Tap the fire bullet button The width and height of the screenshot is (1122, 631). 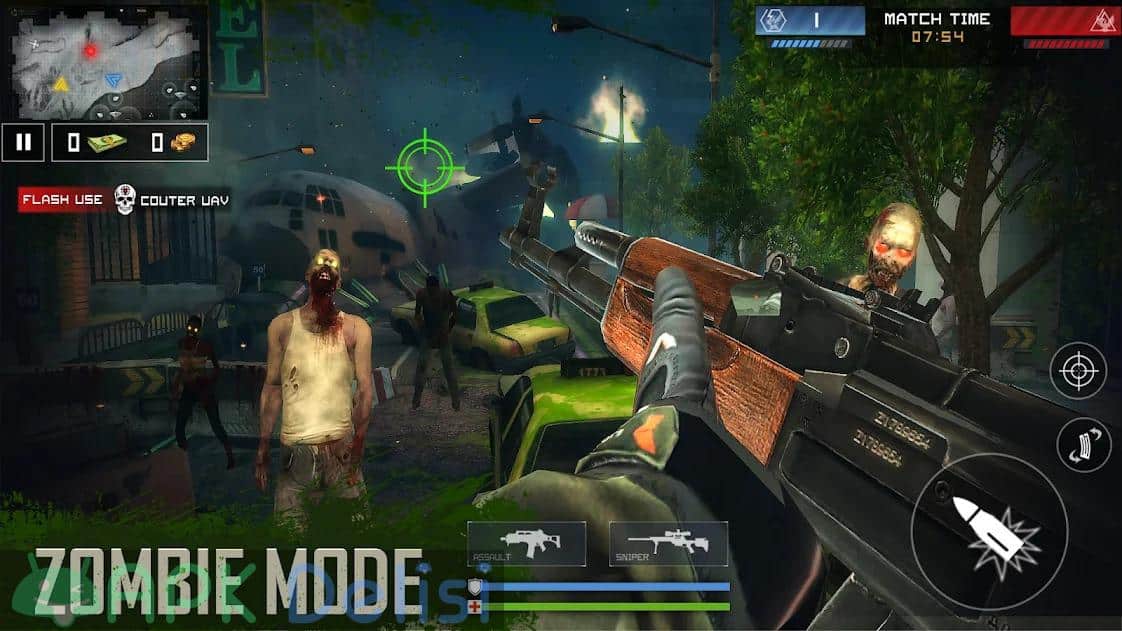[x=989, y=526]
